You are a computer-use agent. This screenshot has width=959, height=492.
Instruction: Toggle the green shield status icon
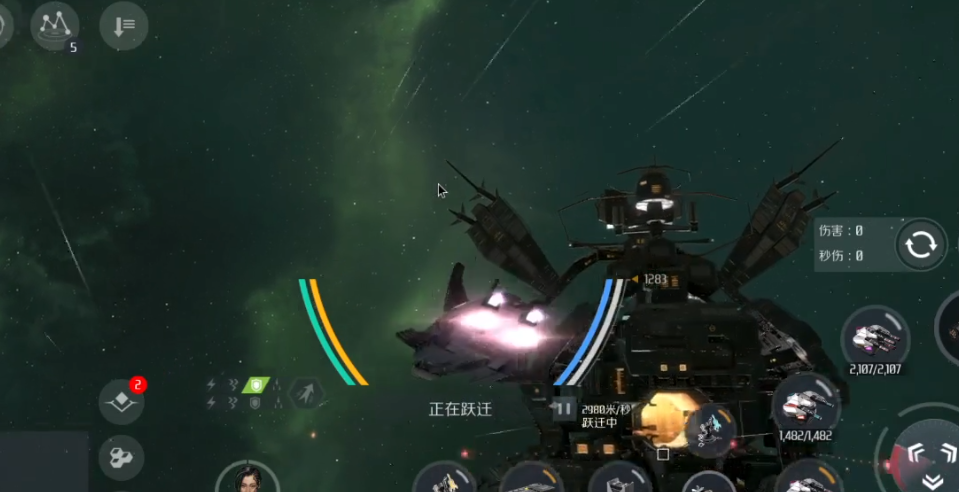257,385
